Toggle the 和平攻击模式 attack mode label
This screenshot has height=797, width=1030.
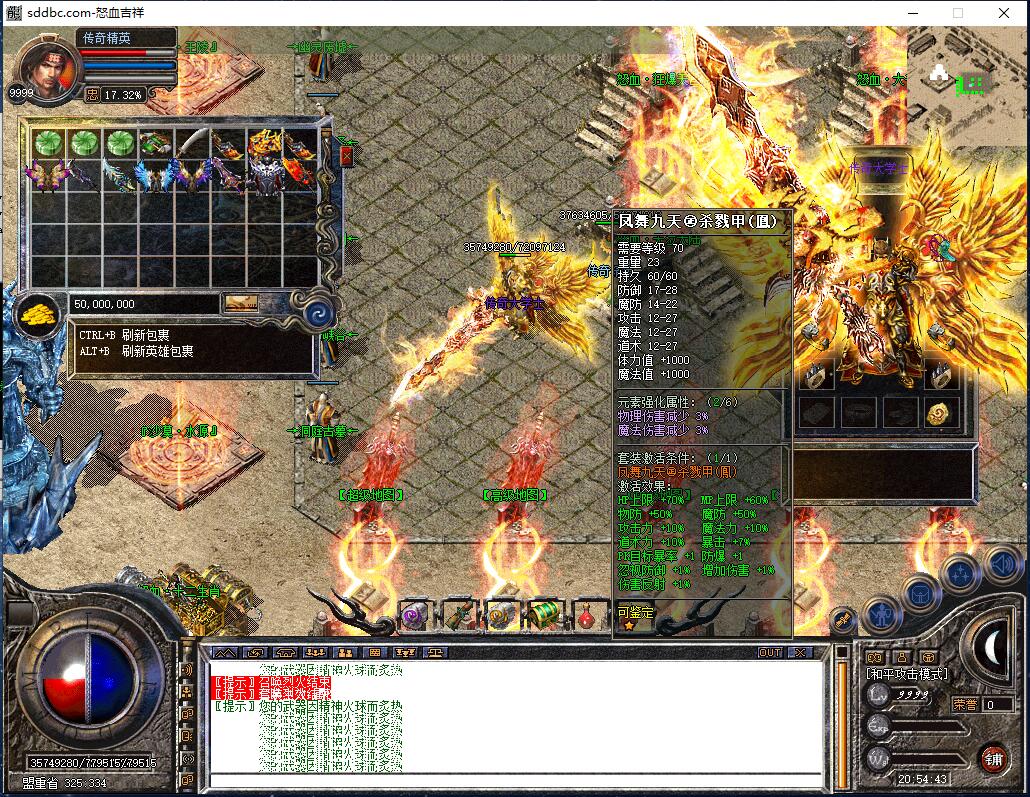906,675
